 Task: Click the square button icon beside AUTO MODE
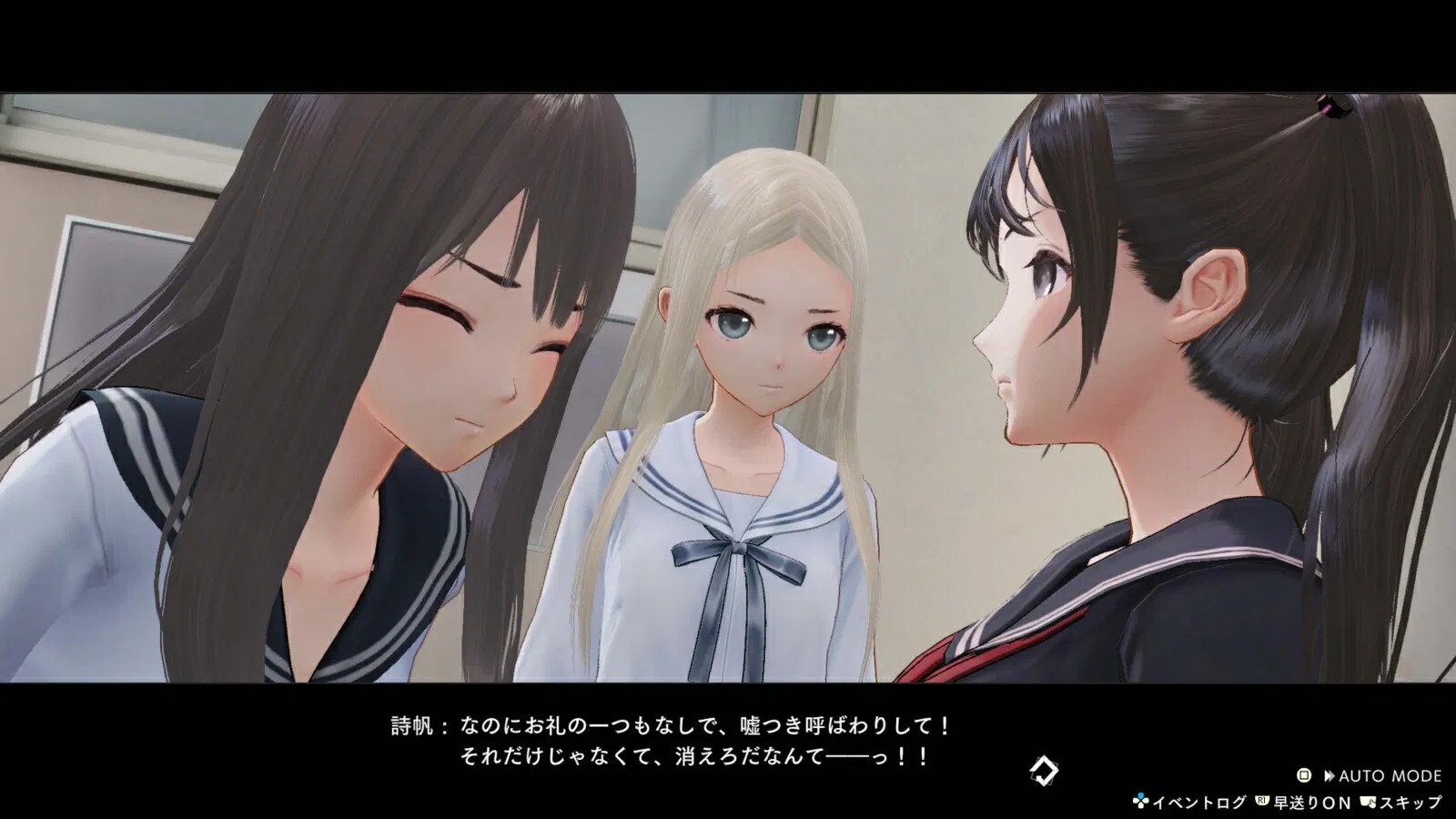[1304, 774]
